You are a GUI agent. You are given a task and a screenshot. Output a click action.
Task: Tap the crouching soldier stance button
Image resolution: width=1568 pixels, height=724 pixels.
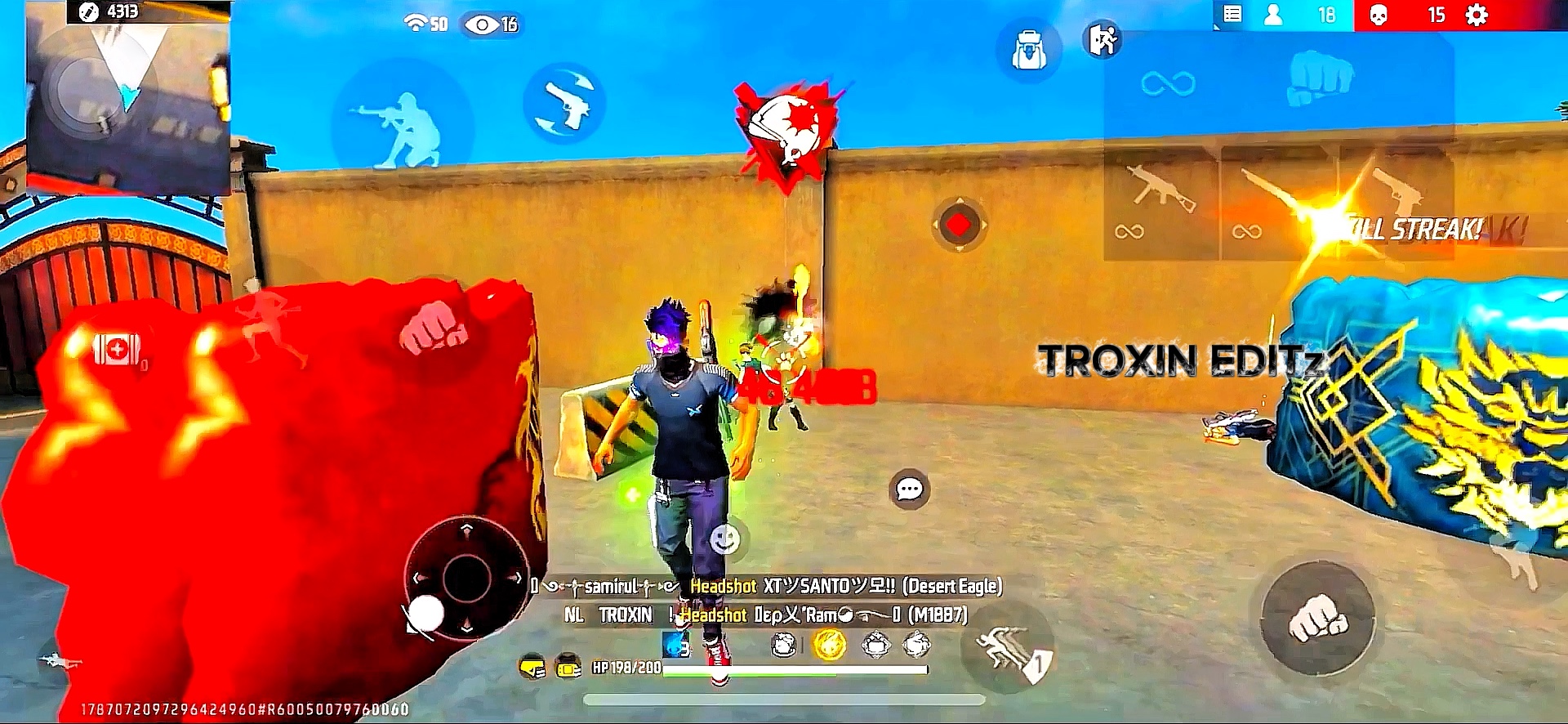(x=402, y=127)
